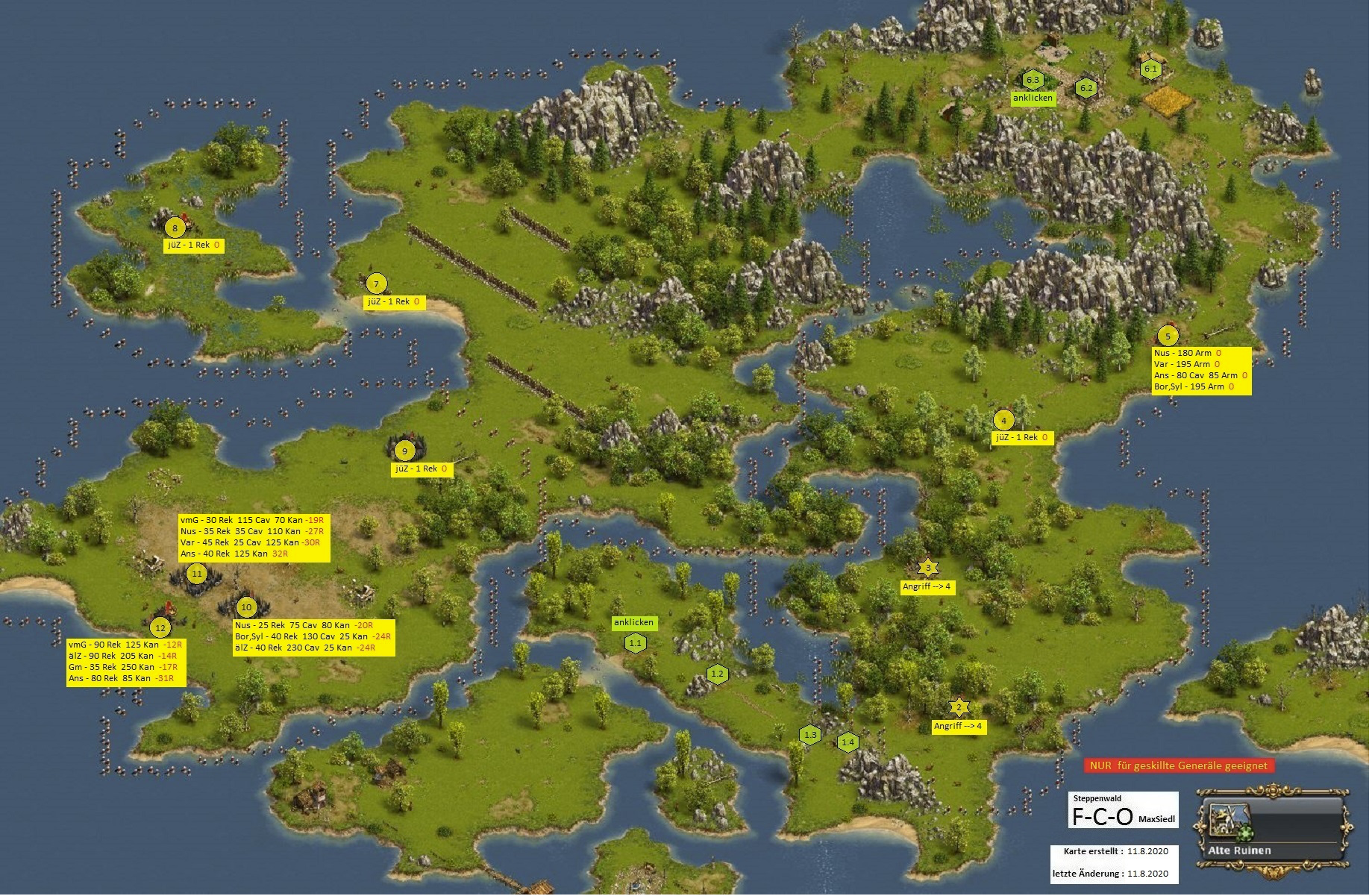
Task: Select green hexagon marker 6.3
Action: 1033,80
